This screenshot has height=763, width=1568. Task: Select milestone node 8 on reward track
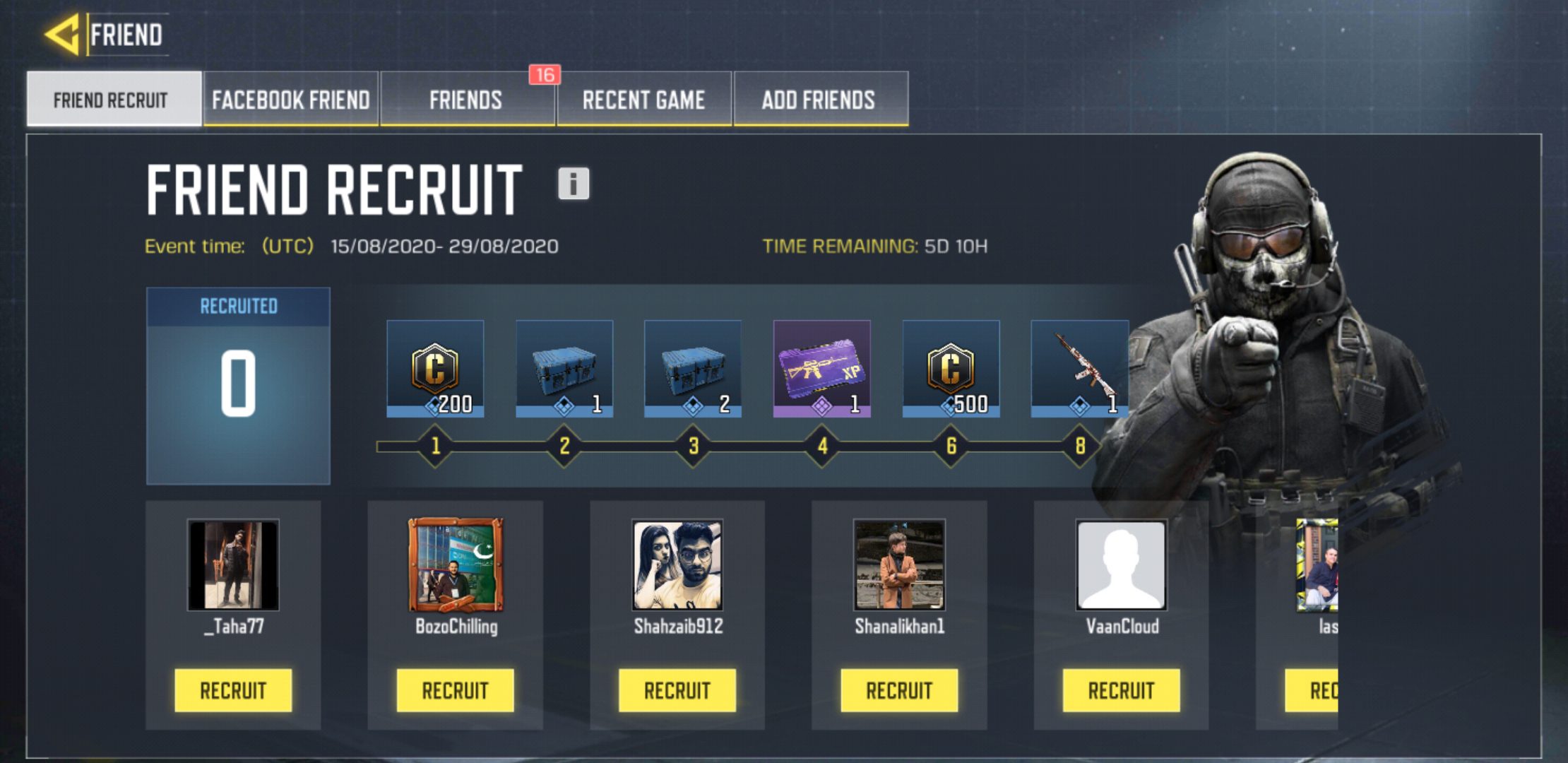[x=1080, y=445]
